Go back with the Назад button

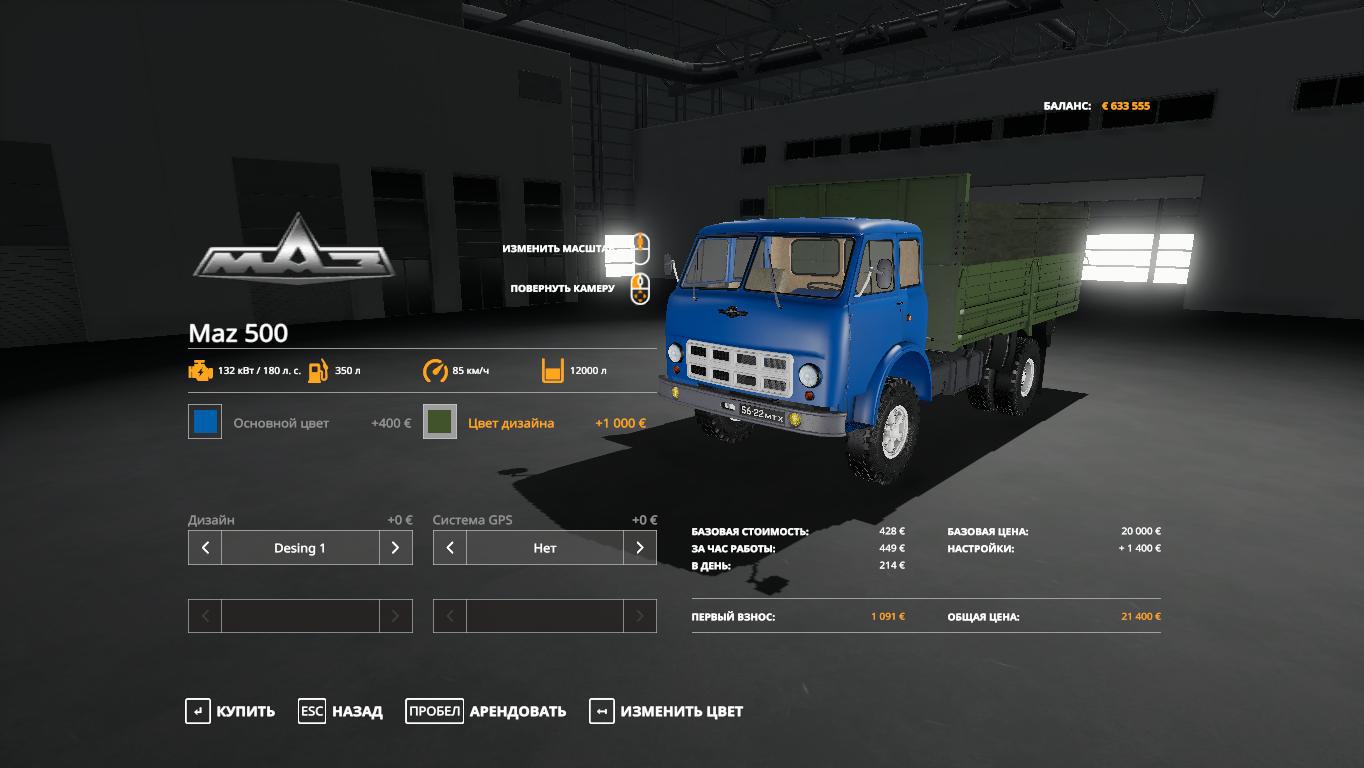coord(340,712)
